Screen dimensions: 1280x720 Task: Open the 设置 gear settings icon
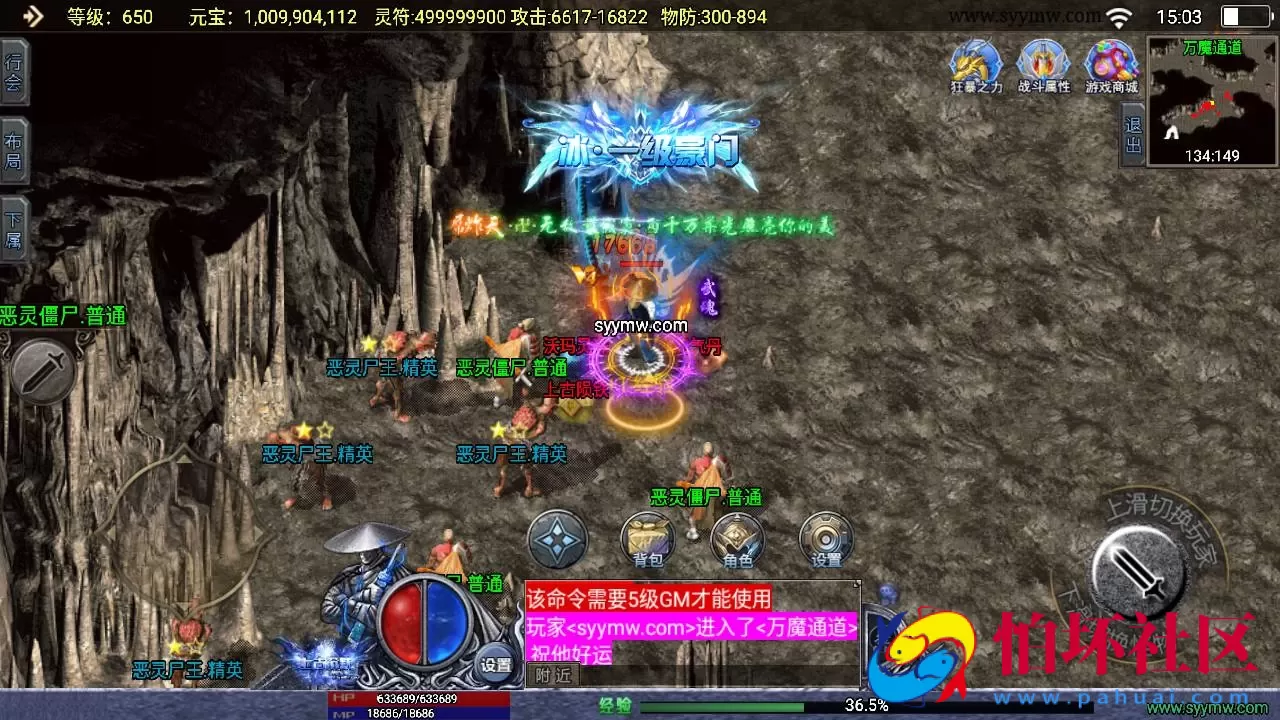tap(826, 540)
